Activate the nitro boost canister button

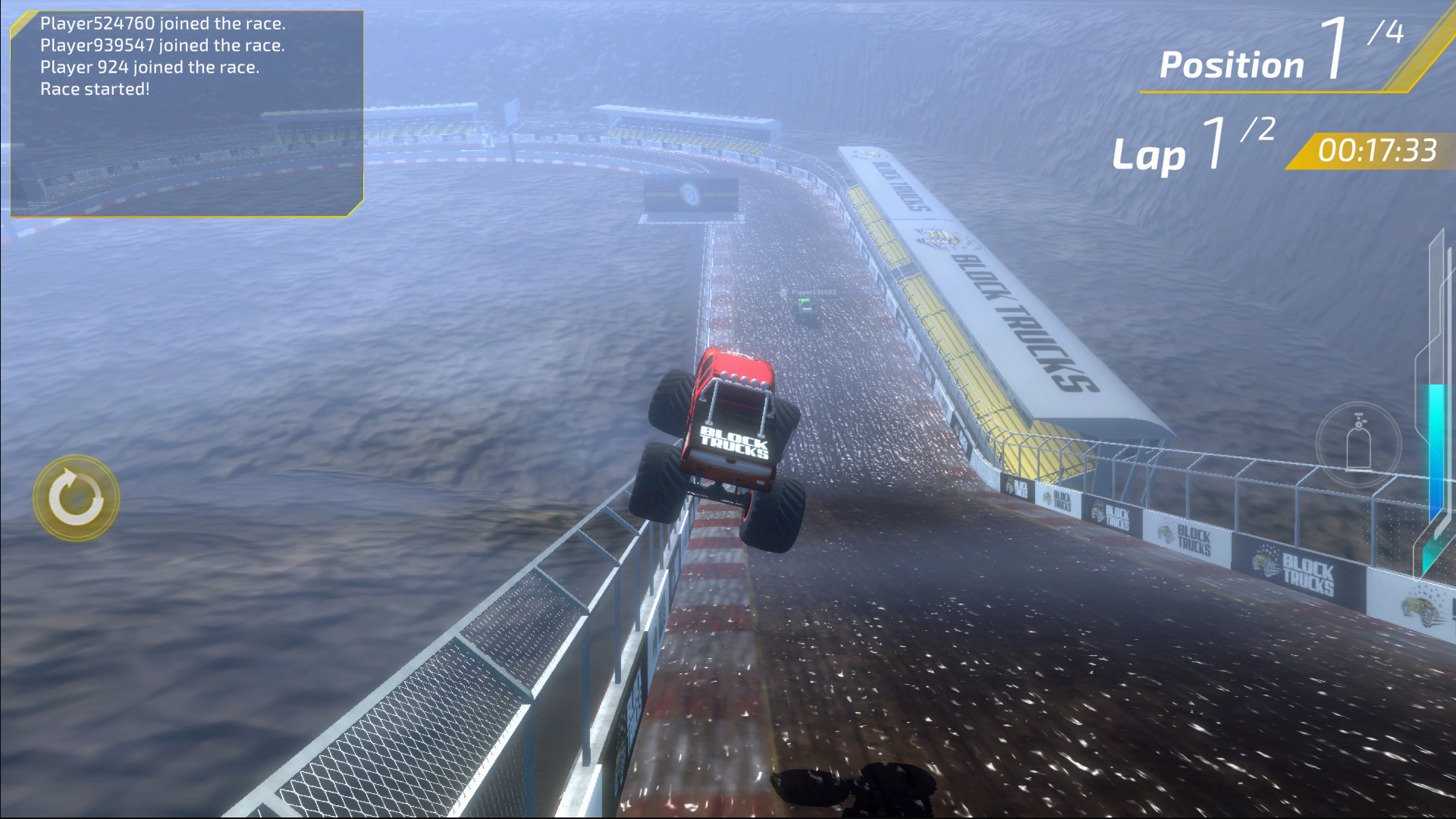(x=1358, y=444)
